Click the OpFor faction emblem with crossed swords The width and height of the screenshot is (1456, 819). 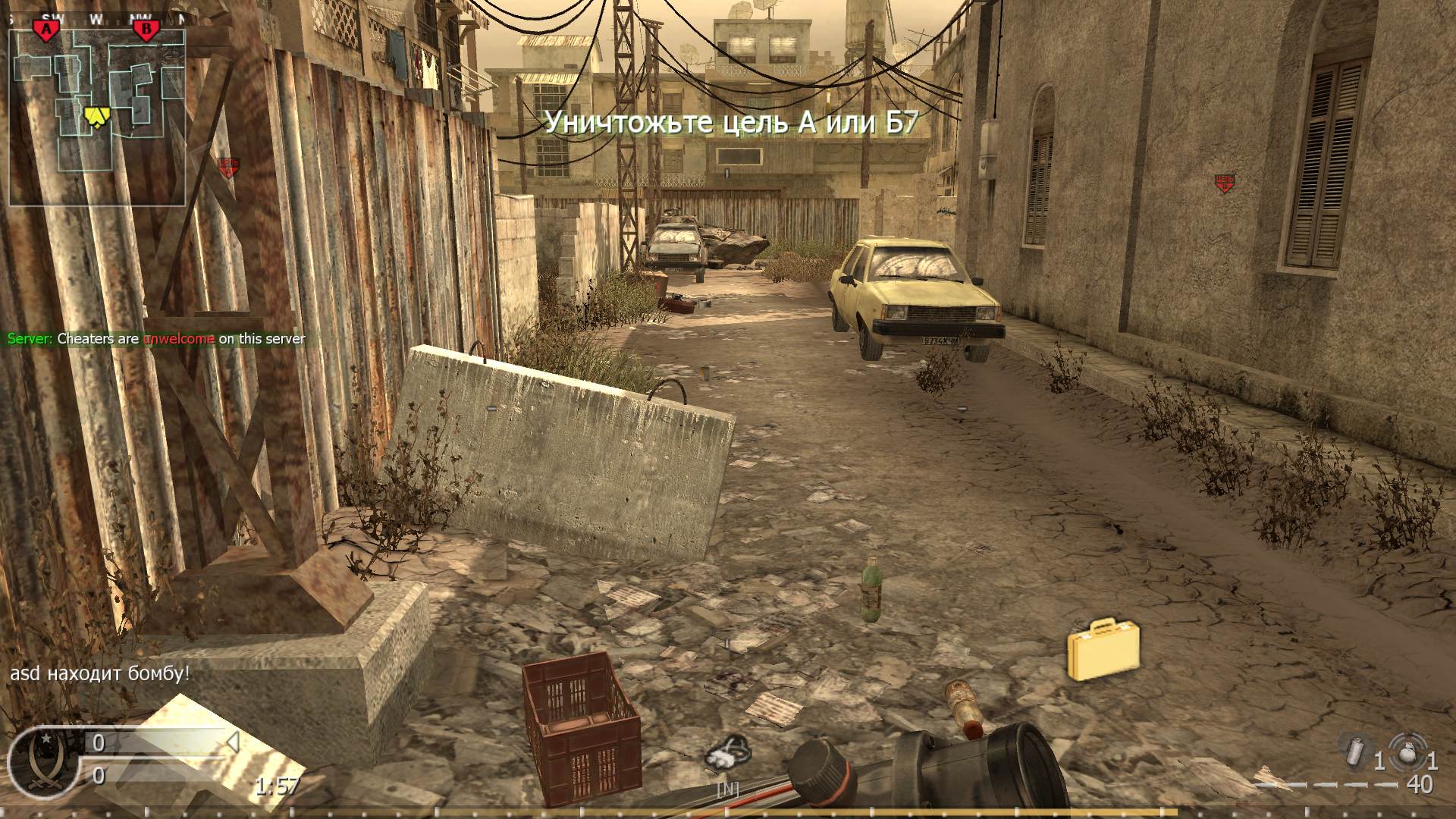pos(45,760)
